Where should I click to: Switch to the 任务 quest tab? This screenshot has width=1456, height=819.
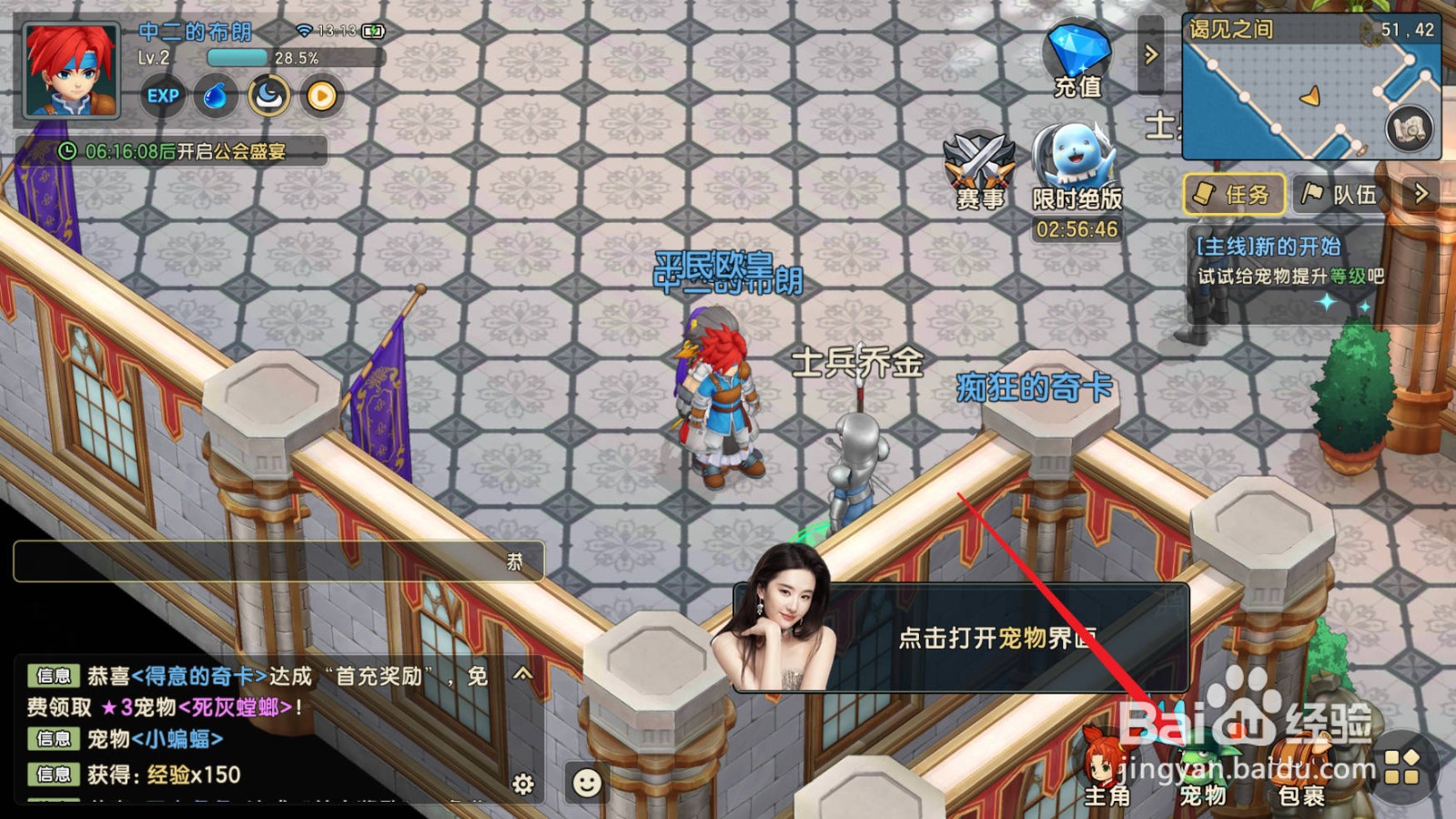(1233, 194)
